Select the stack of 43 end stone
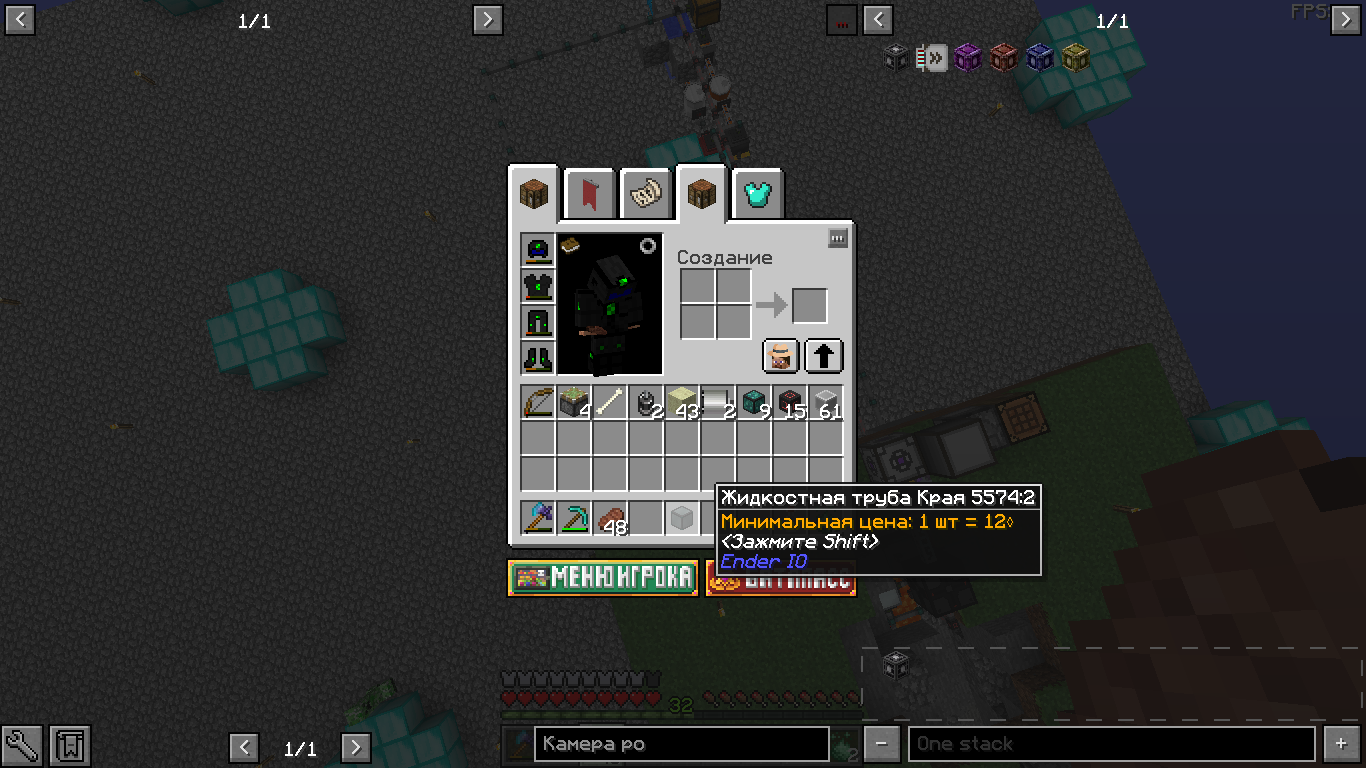The image size is (1366, 768). click(682, 403)
